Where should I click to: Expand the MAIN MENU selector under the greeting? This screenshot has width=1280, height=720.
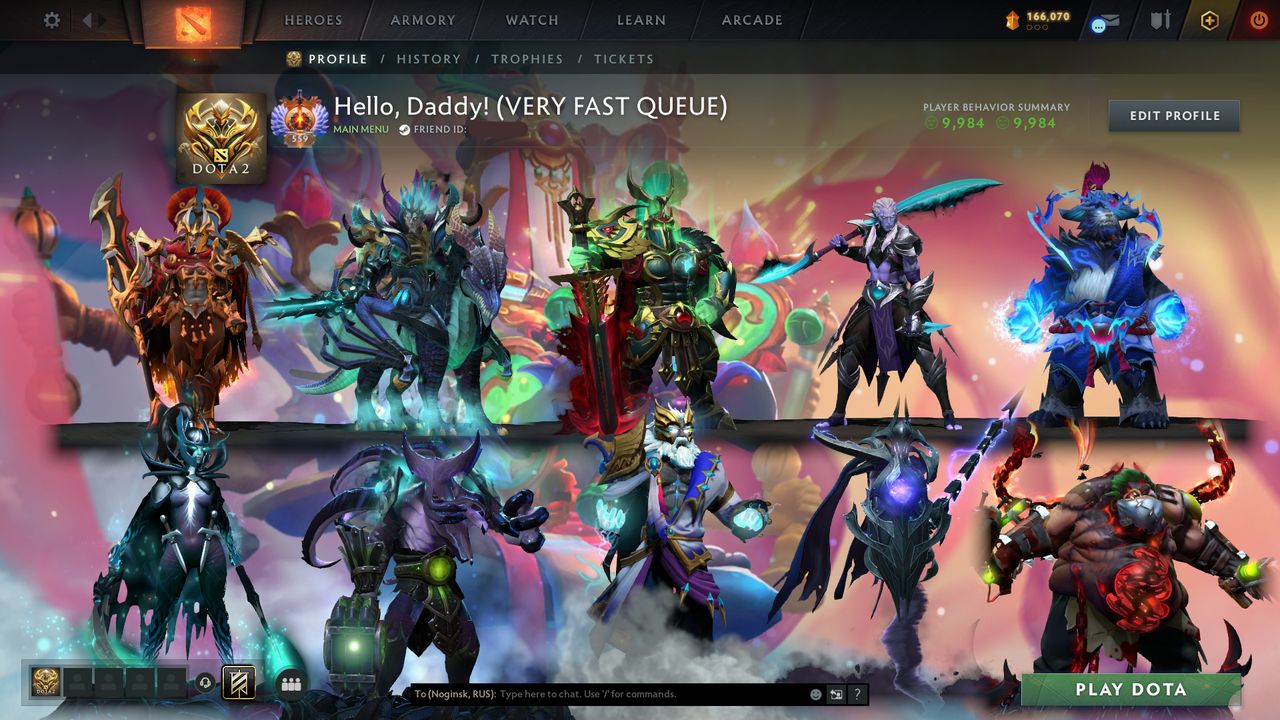coord(360,129)
